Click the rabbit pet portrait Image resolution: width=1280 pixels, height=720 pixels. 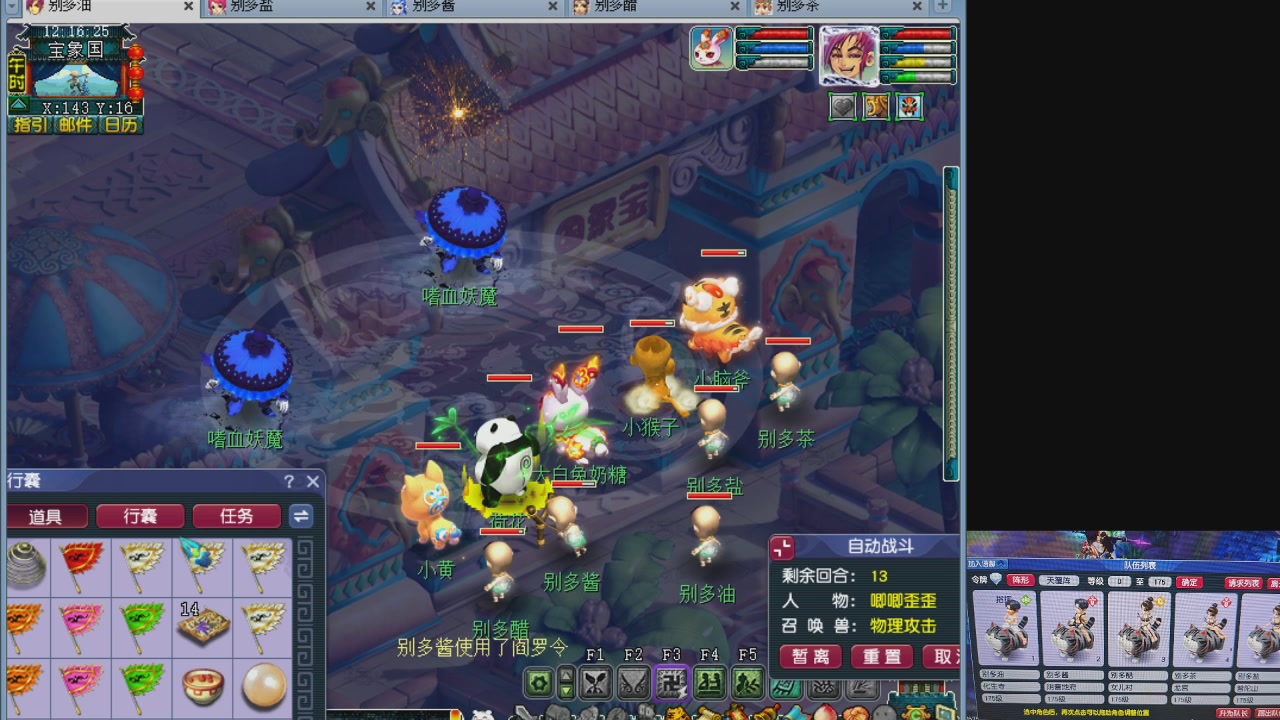click(x=711, y=48)
